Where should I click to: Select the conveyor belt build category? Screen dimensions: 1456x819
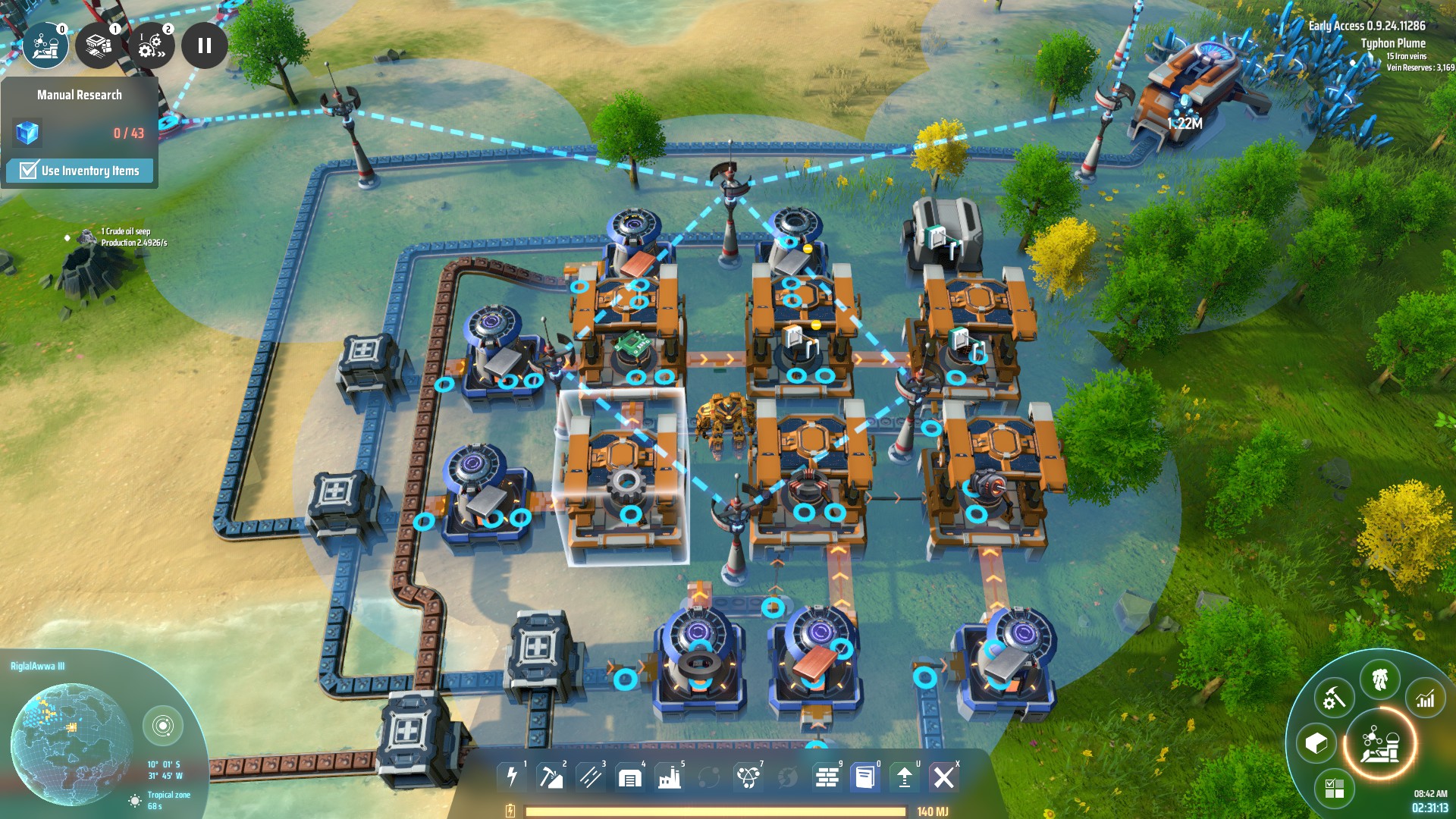tap(590, 777)
